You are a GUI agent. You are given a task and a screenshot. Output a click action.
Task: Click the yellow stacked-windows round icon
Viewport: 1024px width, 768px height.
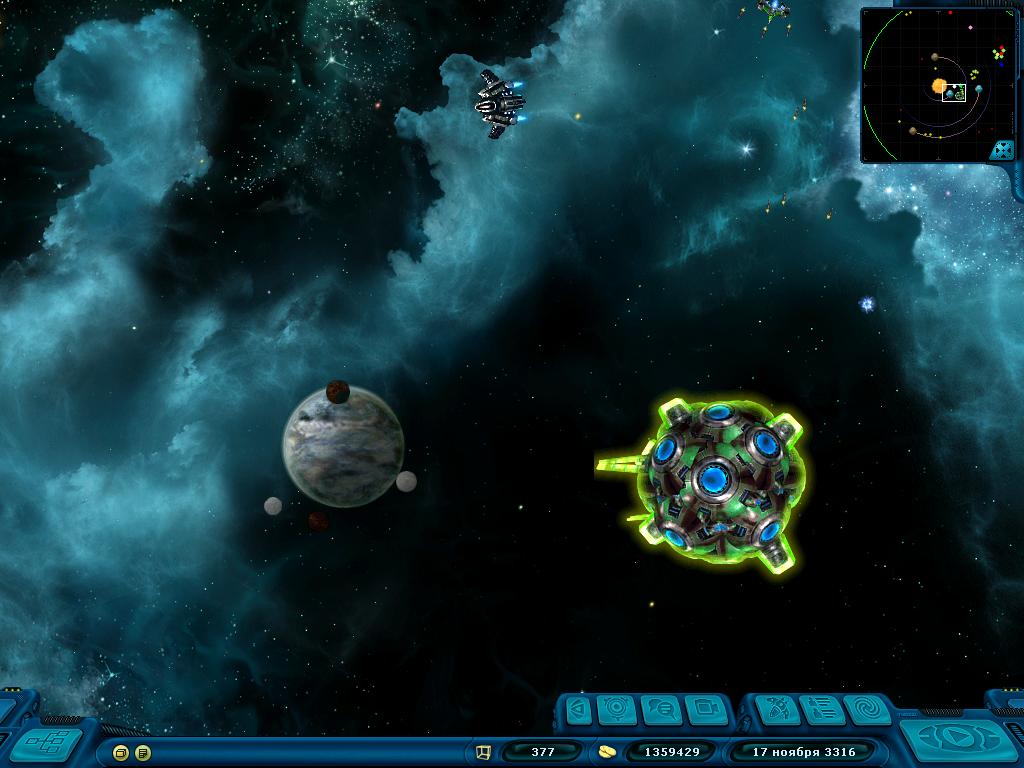click(x=121, y=752)
